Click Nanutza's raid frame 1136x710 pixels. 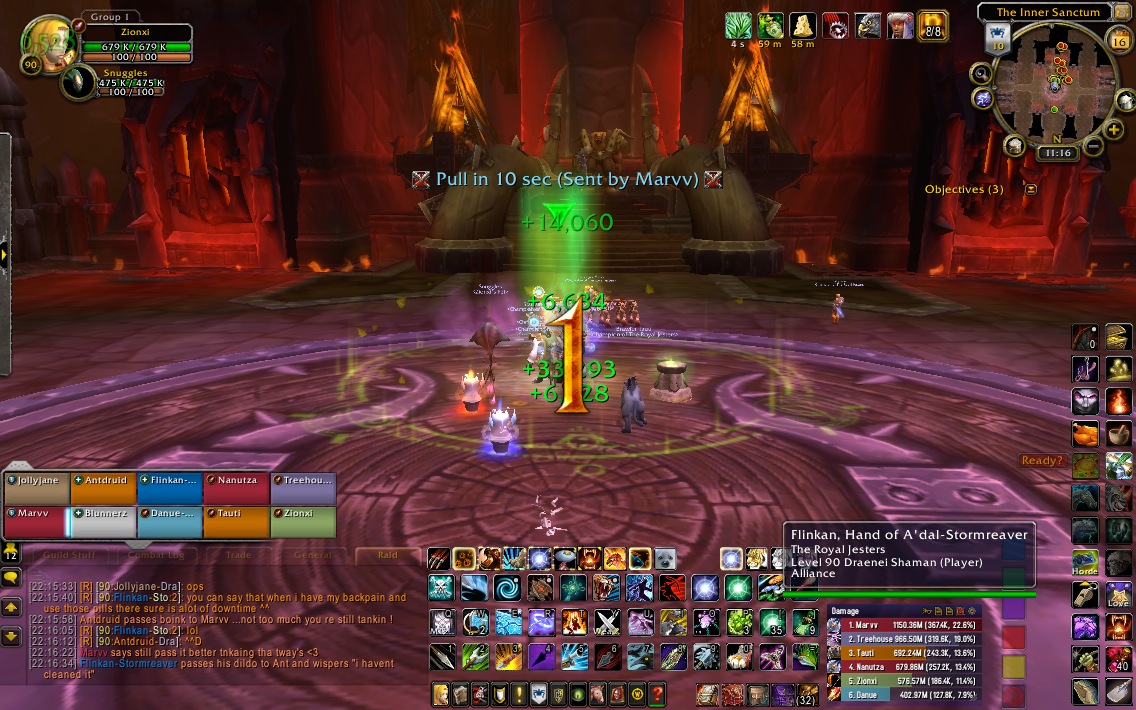pos(236,489)
